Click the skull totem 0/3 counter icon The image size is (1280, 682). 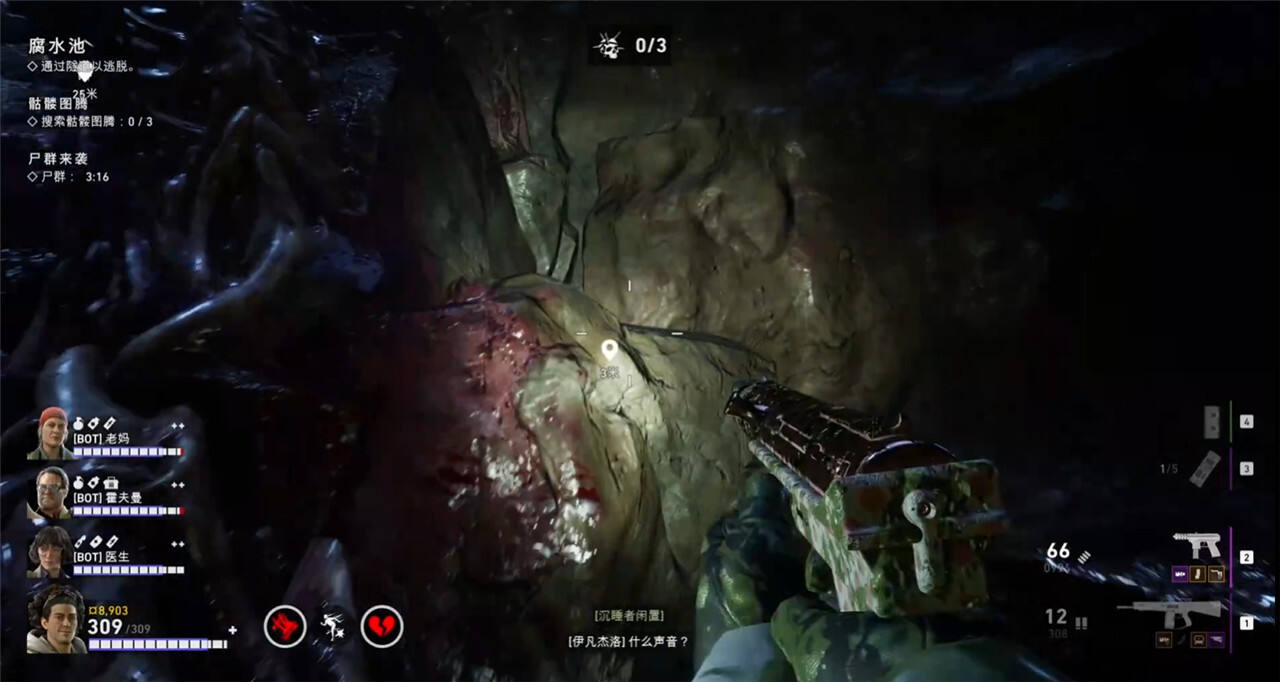(608, 45)
